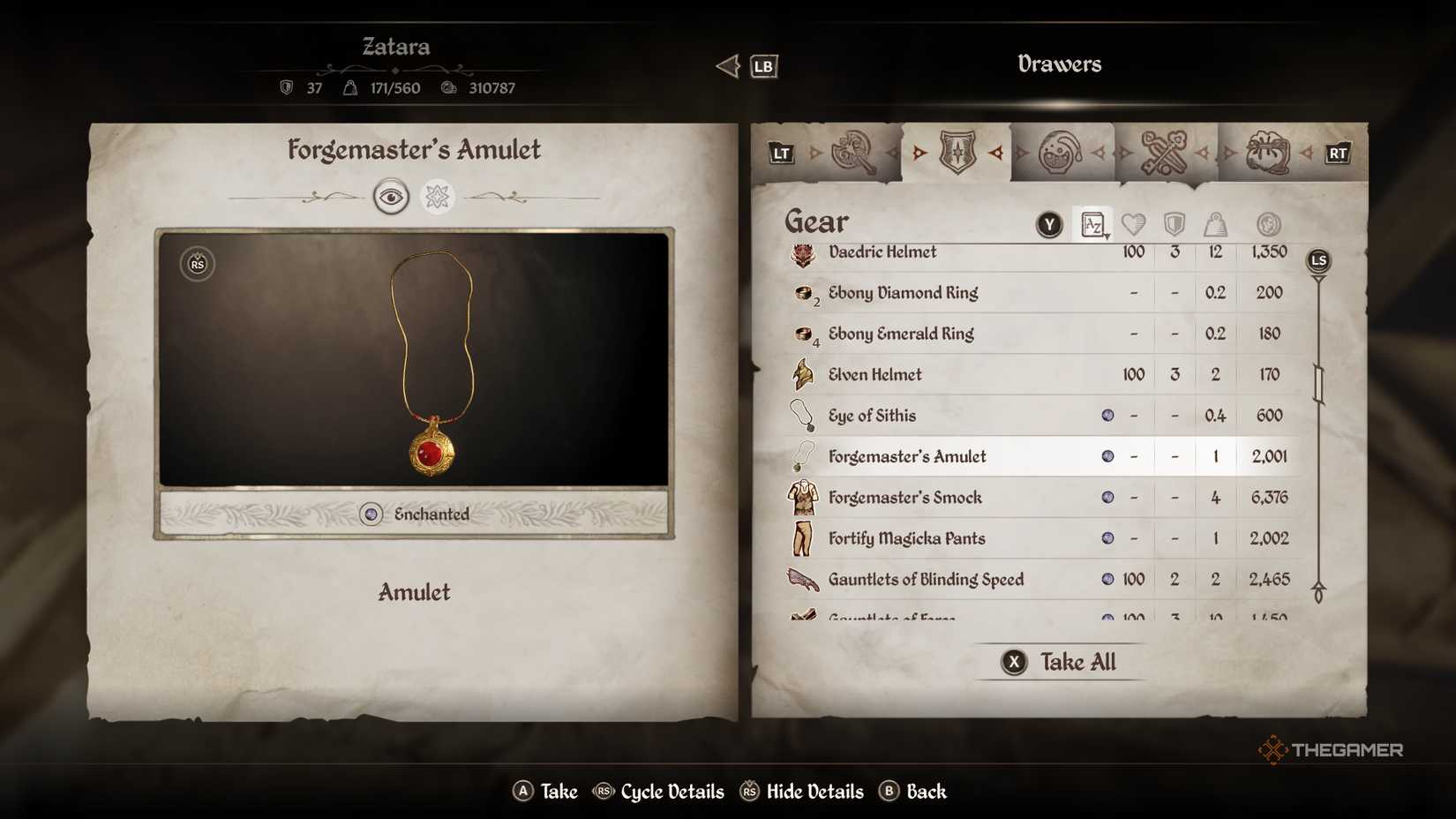Open the alphabetical A-Z sort dropdown
The width and height of the screenshot is (1456, 819).
click(x=1092, y=223)
